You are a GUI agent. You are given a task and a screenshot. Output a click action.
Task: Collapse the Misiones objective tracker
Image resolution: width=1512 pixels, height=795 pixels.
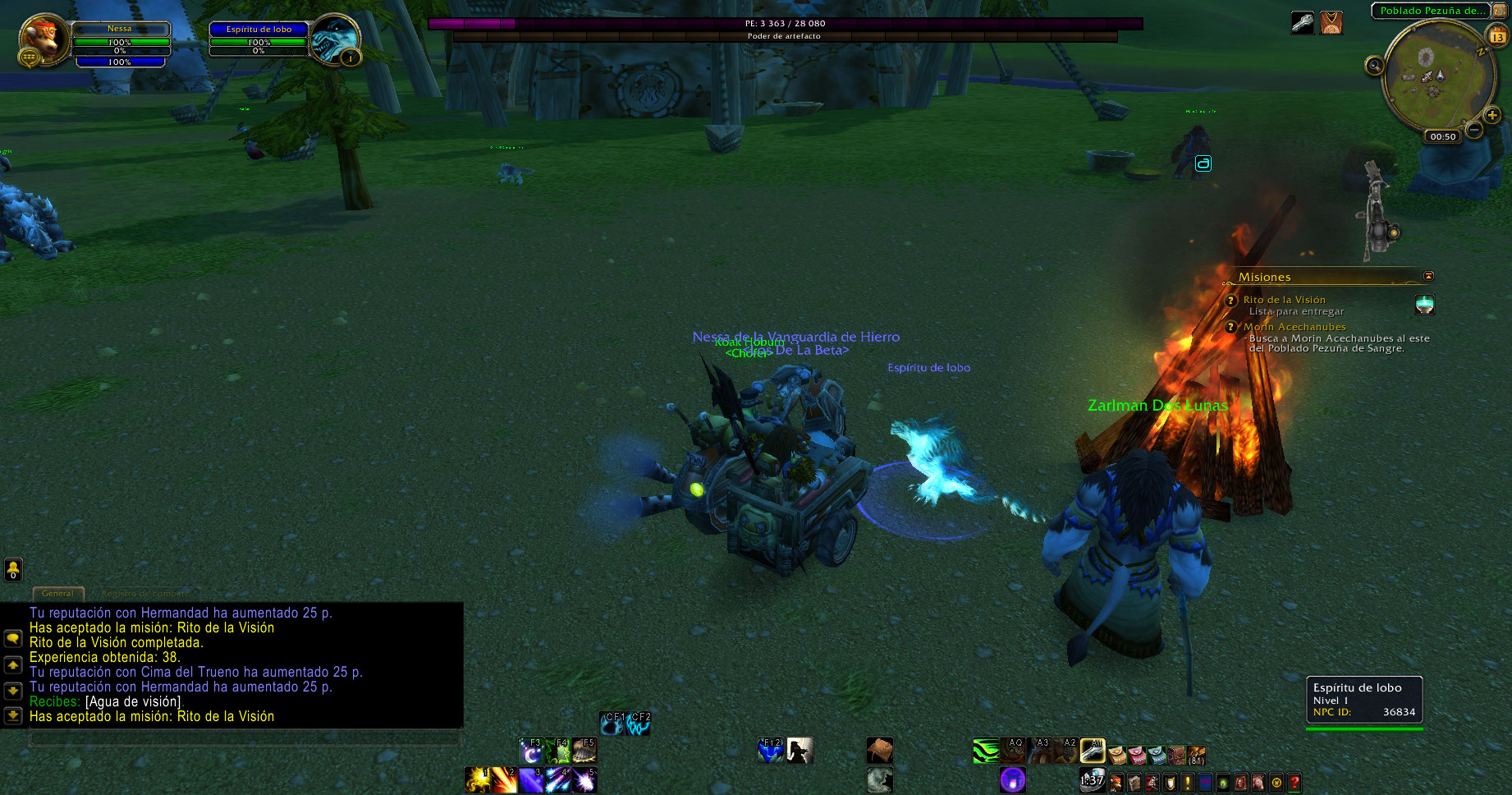pos(1428,276)
